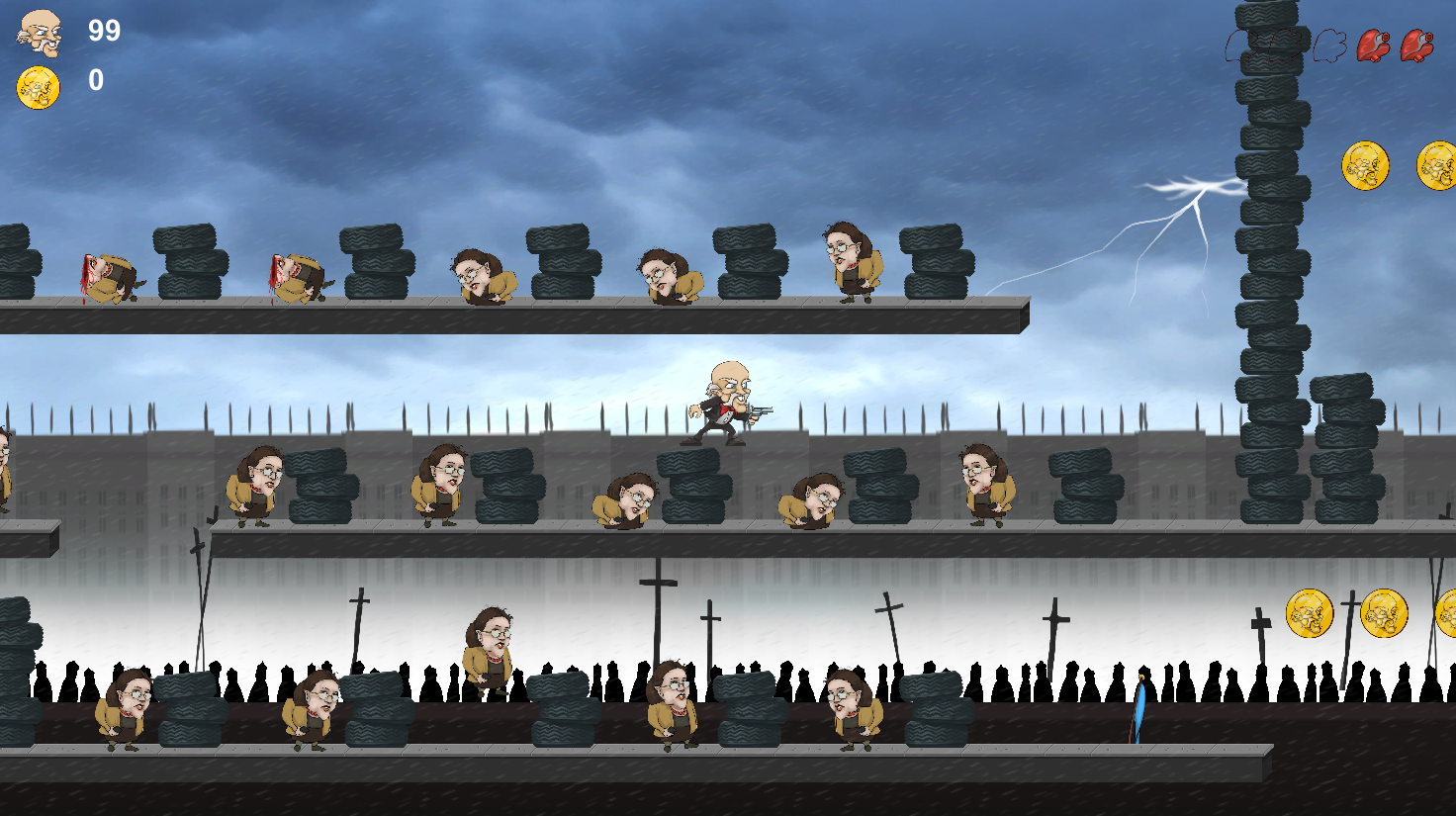Click the leftmost depleted heart outline
This screenshot has width=1456, height=816.
pos(1238,45)
